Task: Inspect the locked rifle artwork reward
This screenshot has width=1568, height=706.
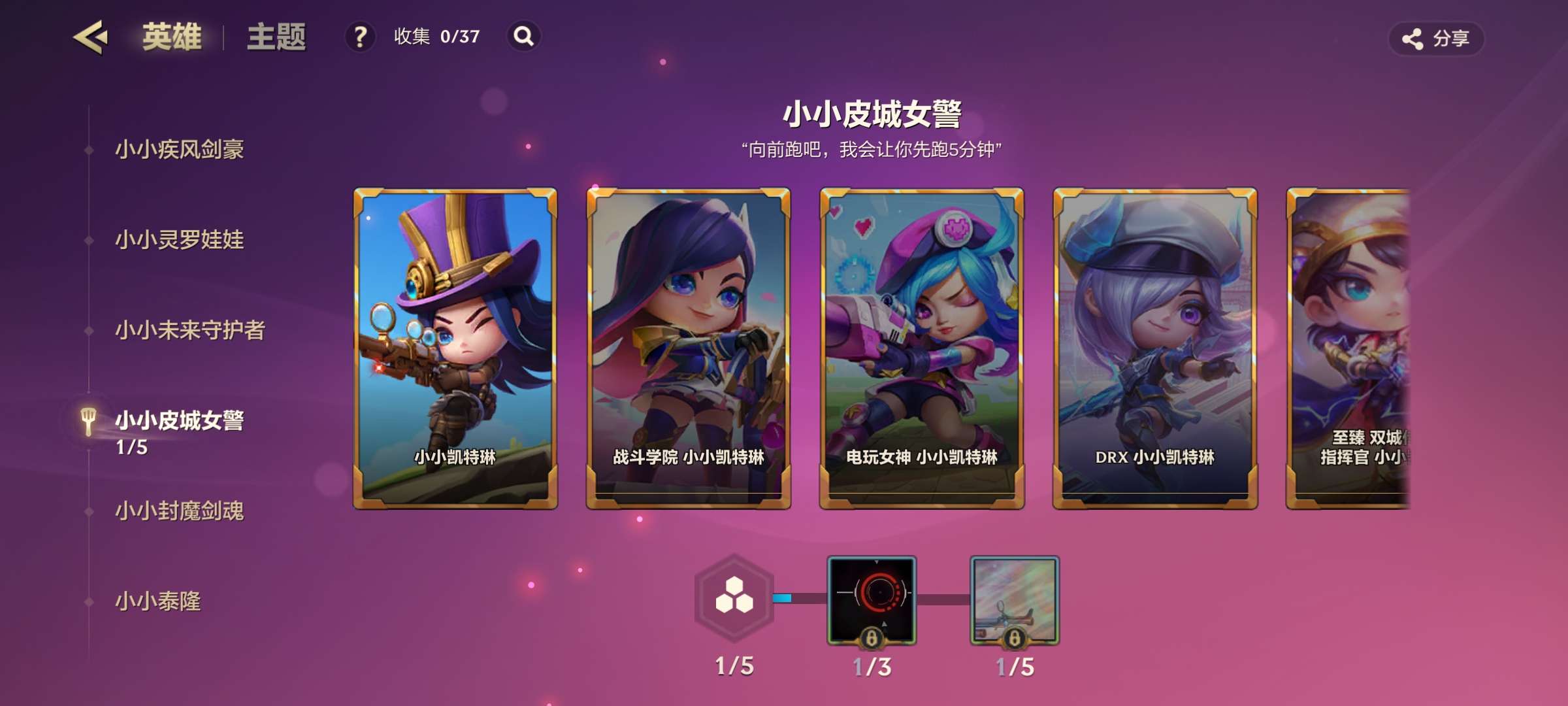Action: pos(1015,600)
